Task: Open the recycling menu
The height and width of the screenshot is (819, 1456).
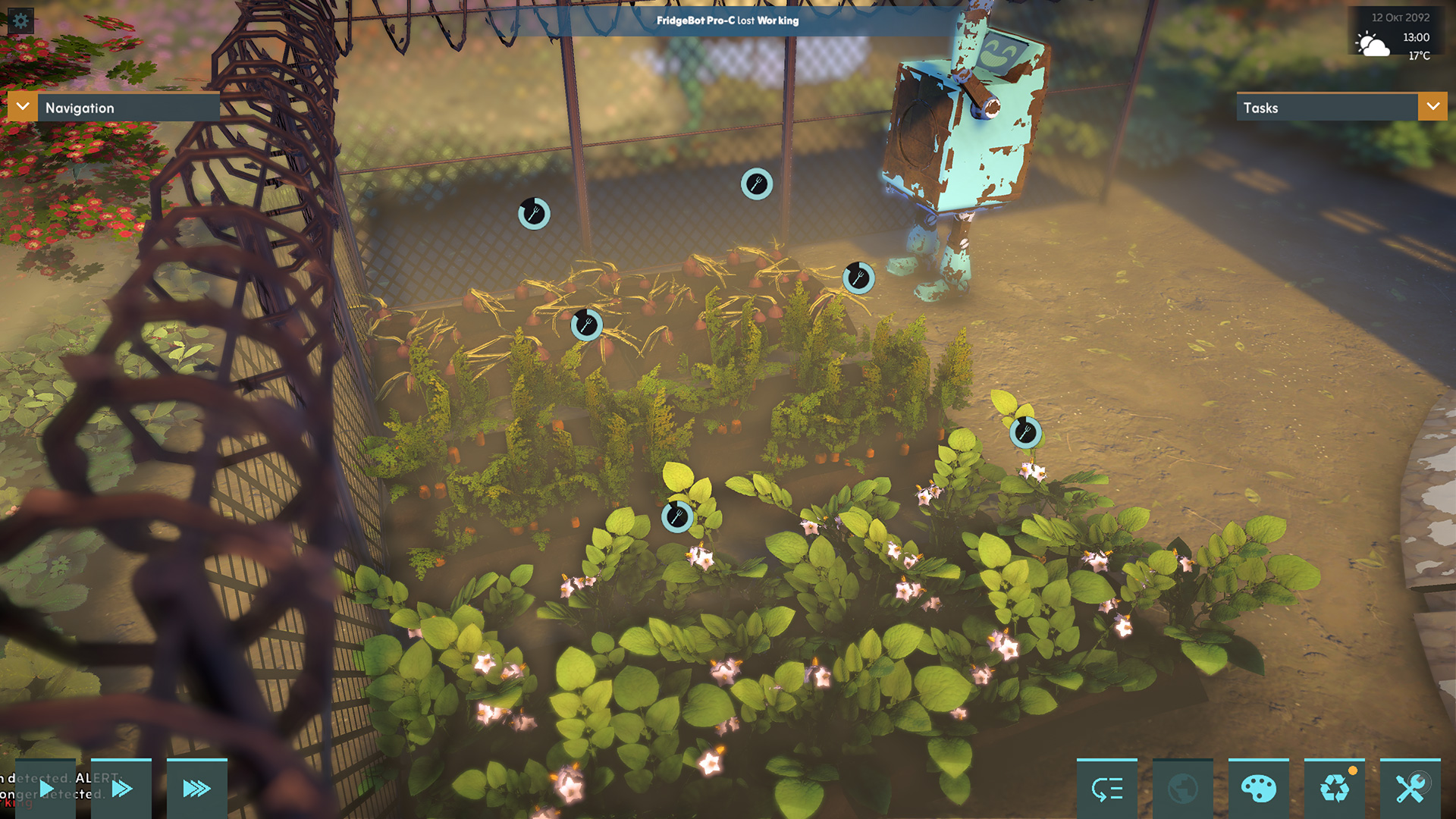Action: (x=1334, y=789)
